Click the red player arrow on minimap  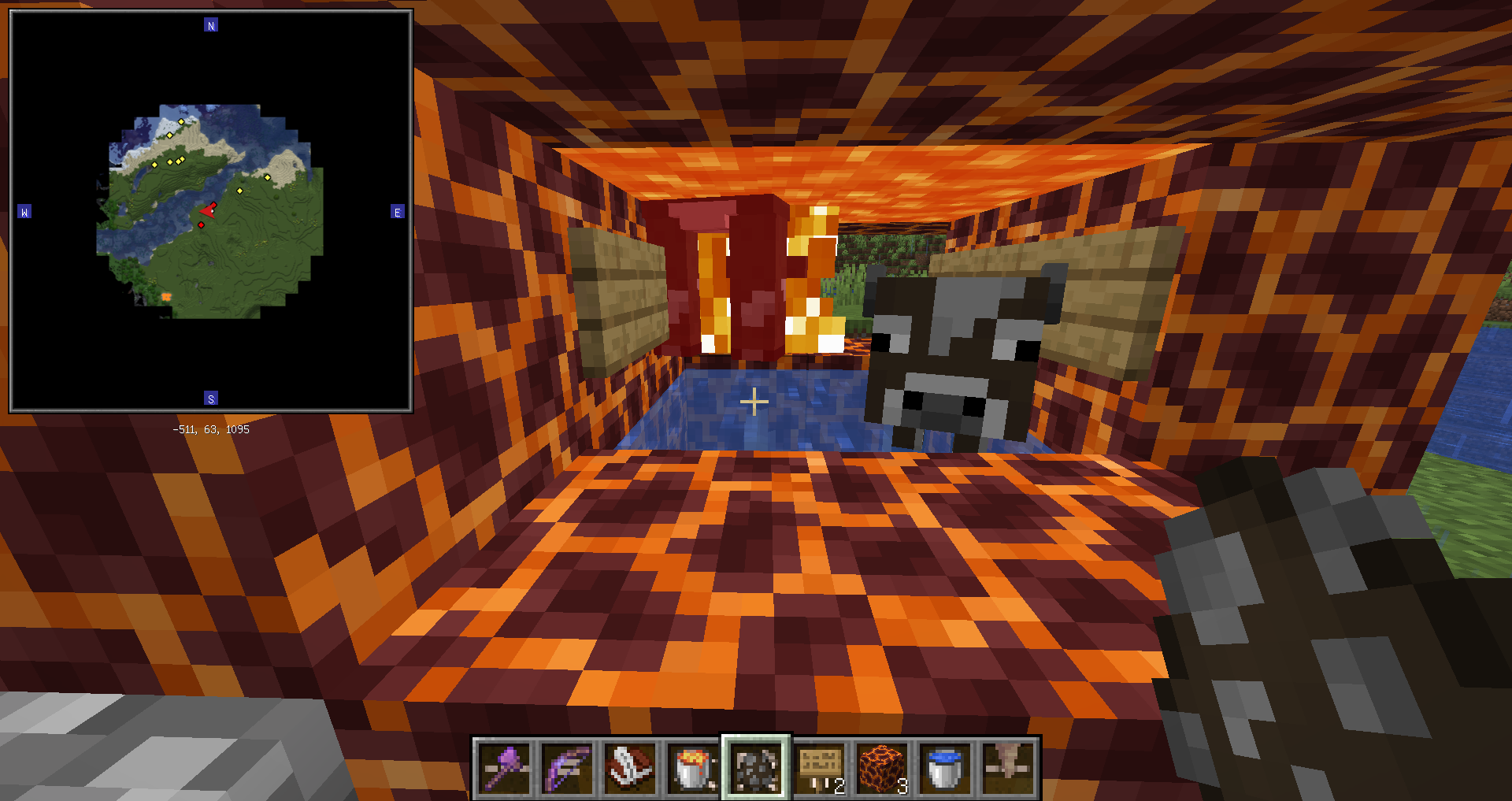(x=209, y=210)
